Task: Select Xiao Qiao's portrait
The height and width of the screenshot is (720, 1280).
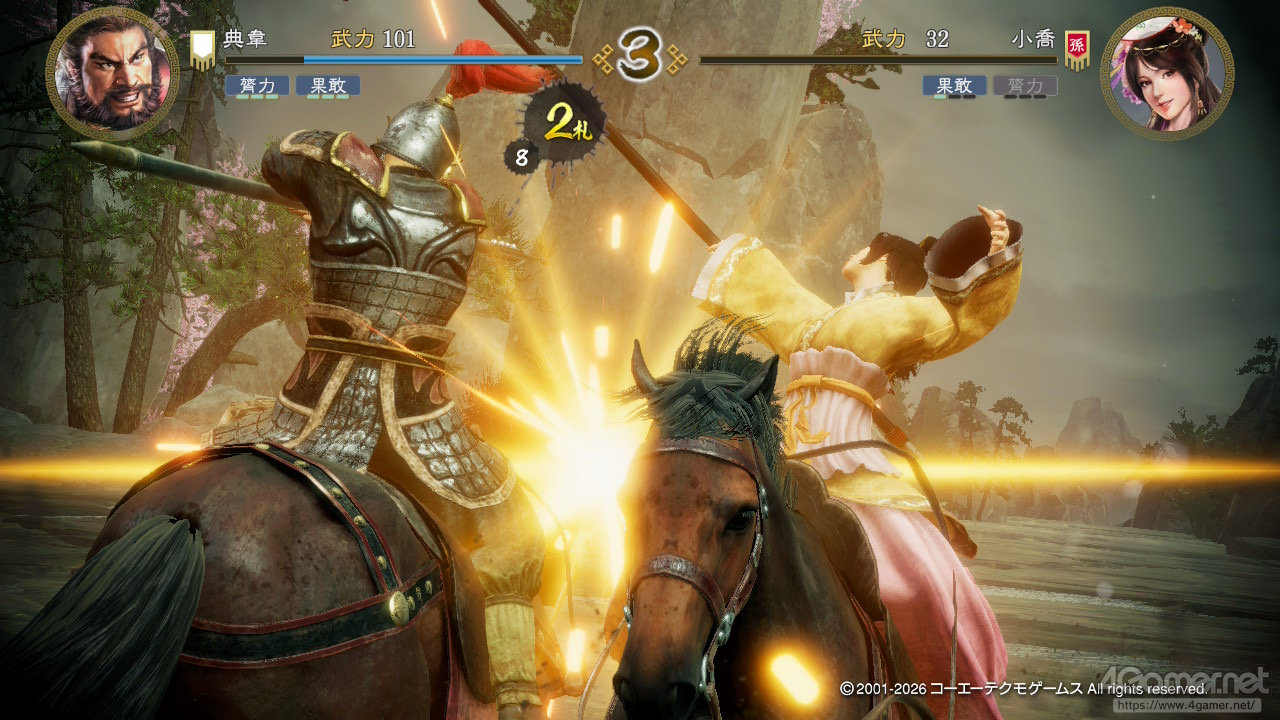Action: click(1167, 73)
